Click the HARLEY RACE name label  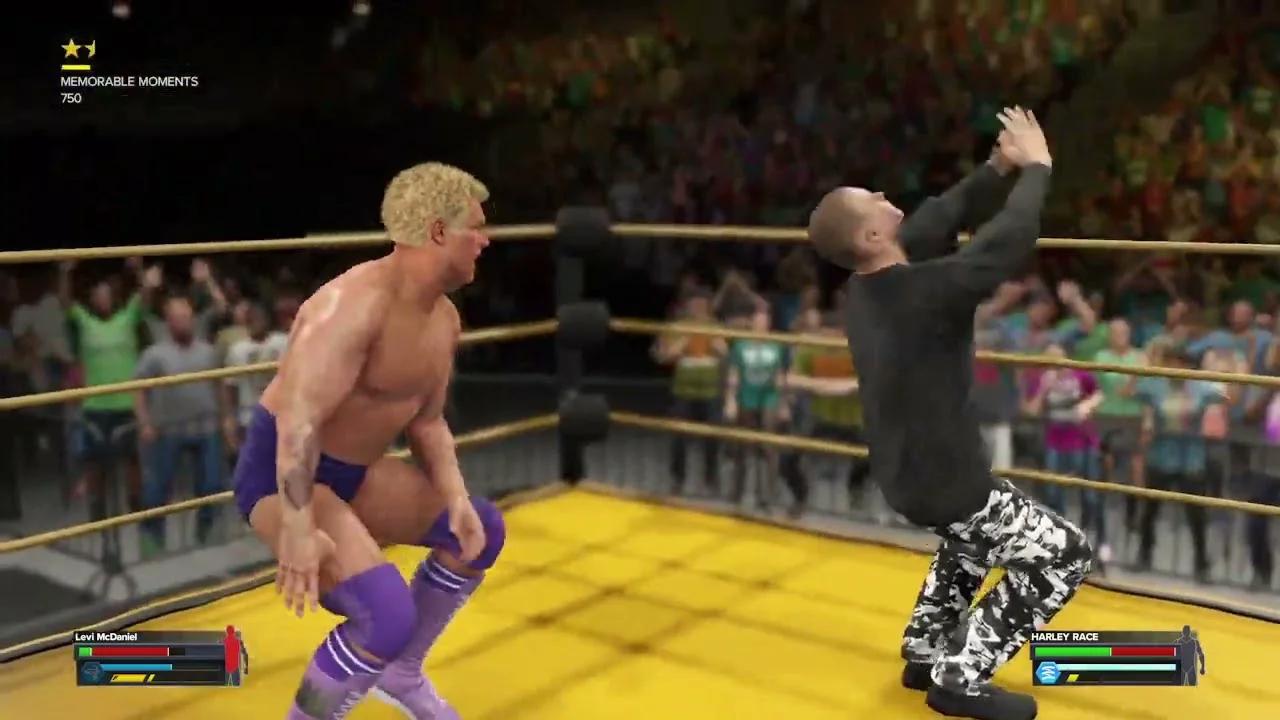(x=1064, y=636)
